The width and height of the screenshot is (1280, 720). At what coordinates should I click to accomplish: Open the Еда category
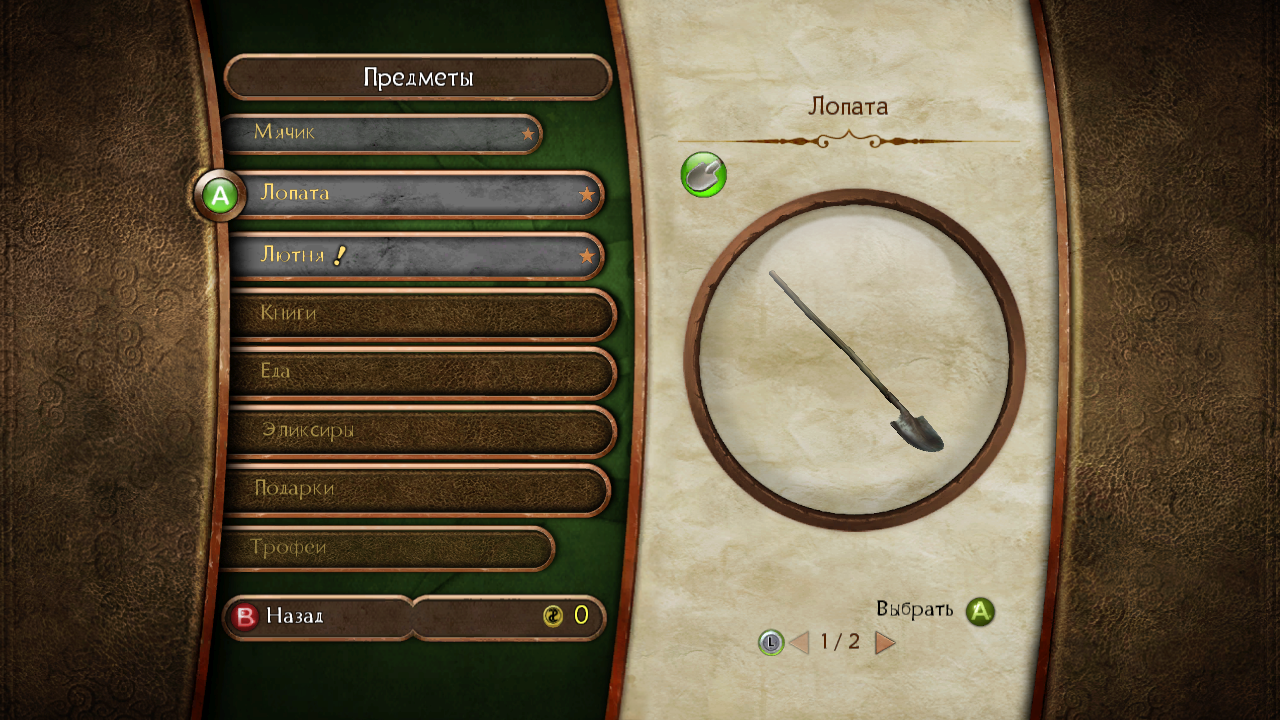[420, 372]
